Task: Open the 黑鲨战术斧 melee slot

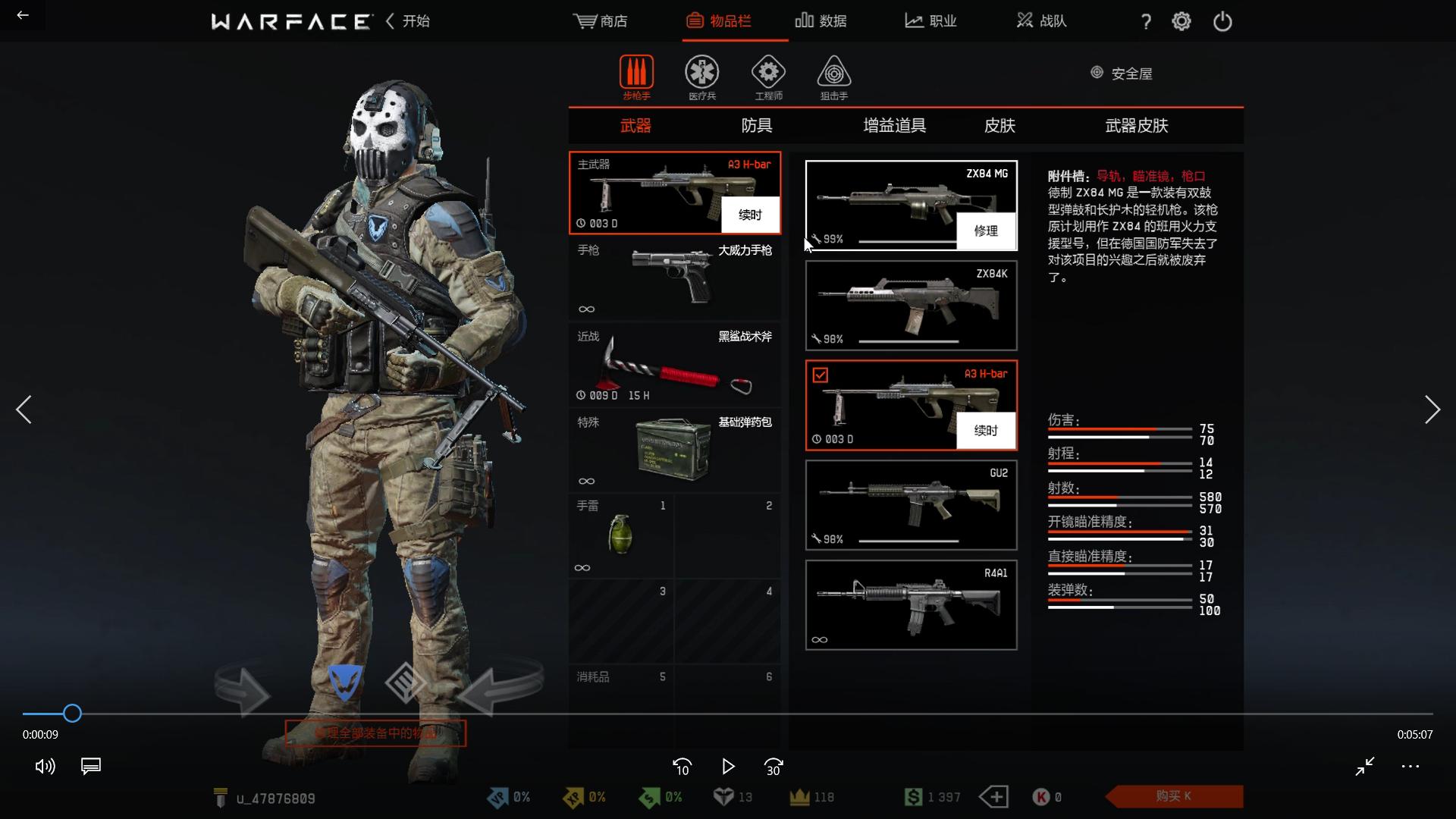Action: pos(674,366)
